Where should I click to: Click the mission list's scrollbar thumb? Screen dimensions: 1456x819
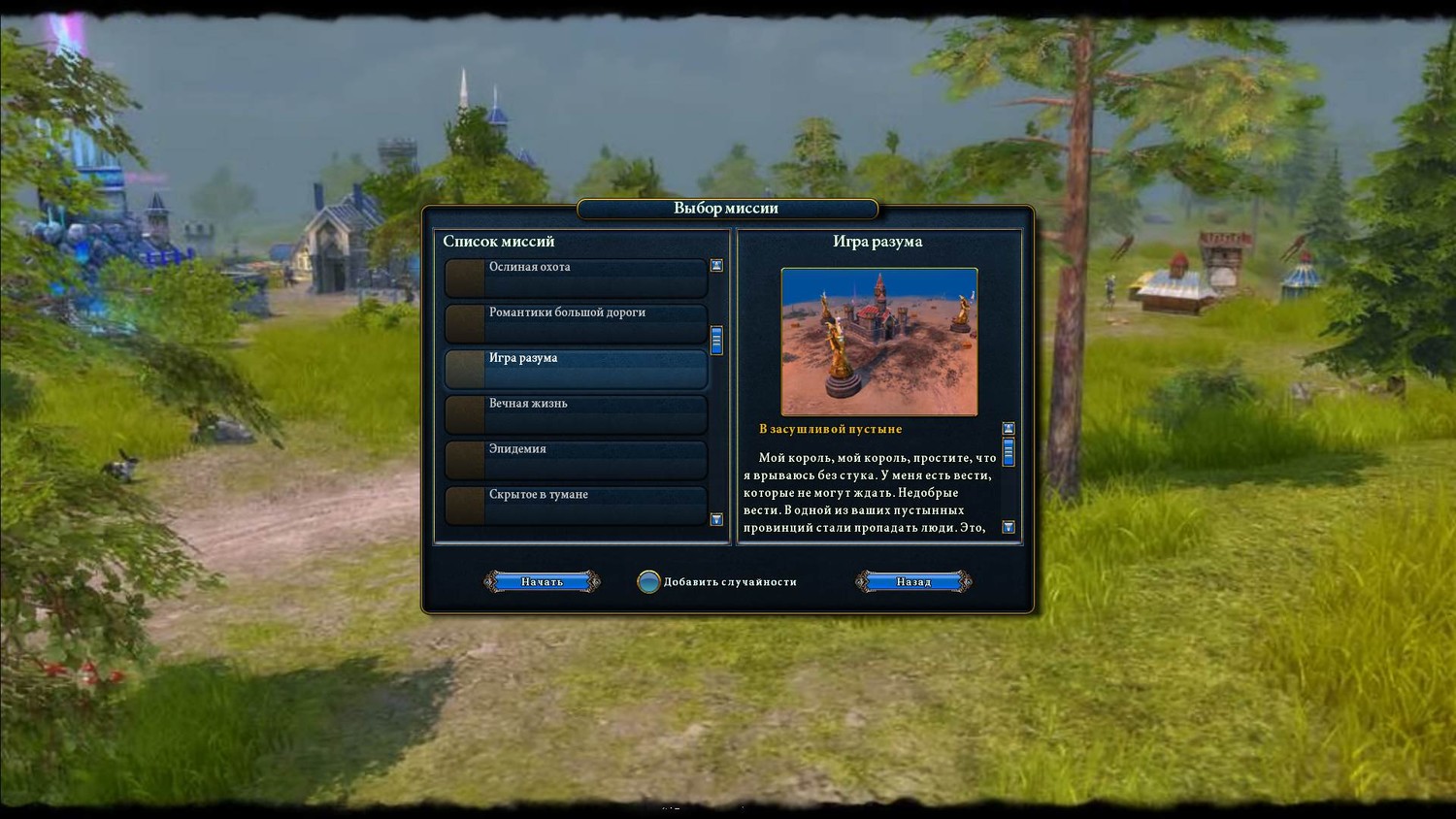point(716,340)
